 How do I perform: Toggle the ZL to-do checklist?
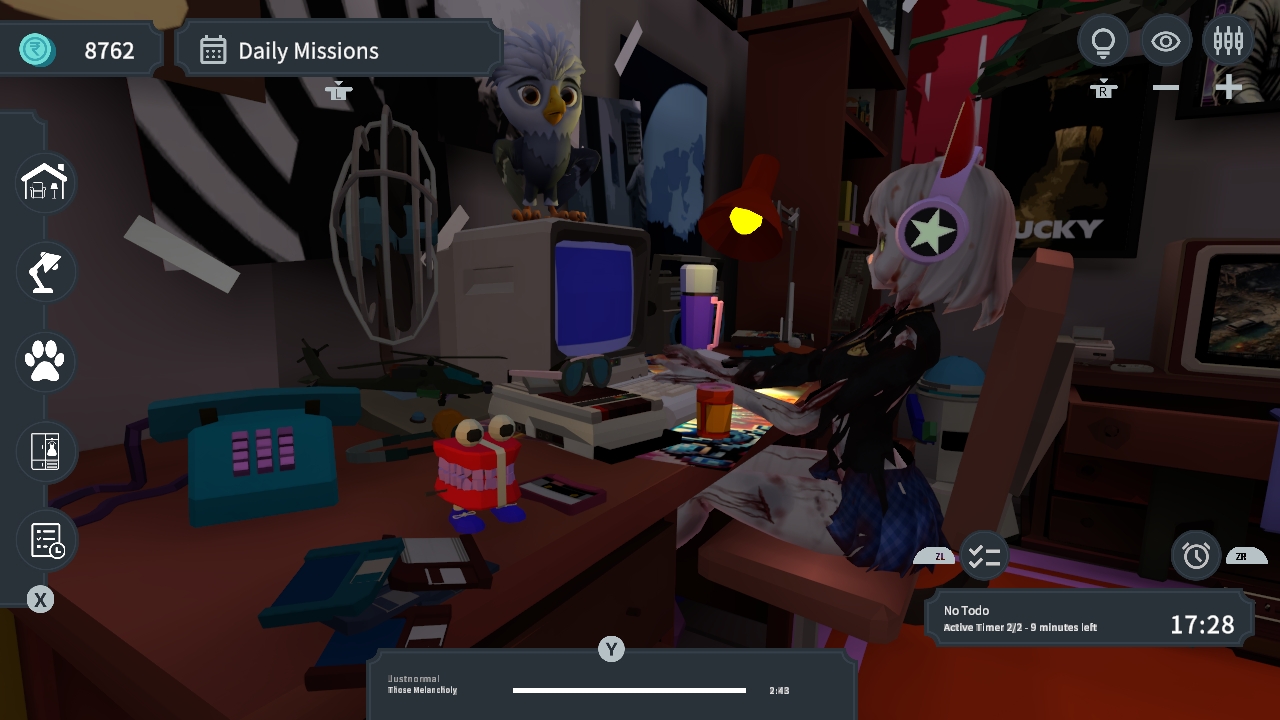(x=983, y=556)
